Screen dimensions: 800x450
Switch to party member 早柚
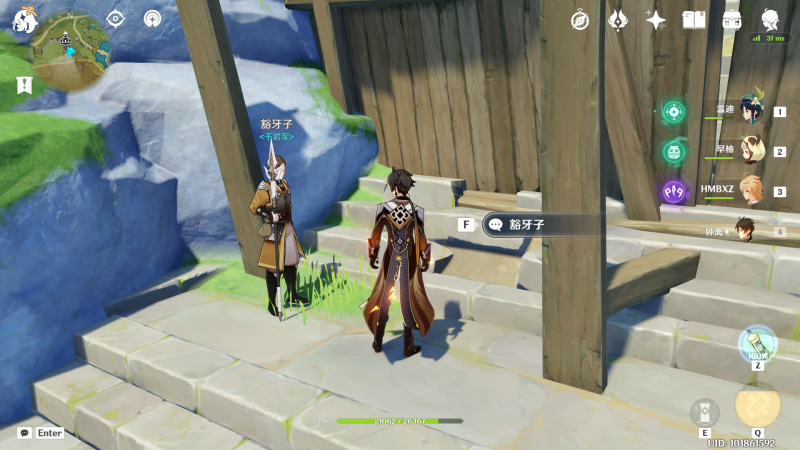pos(750,151)
